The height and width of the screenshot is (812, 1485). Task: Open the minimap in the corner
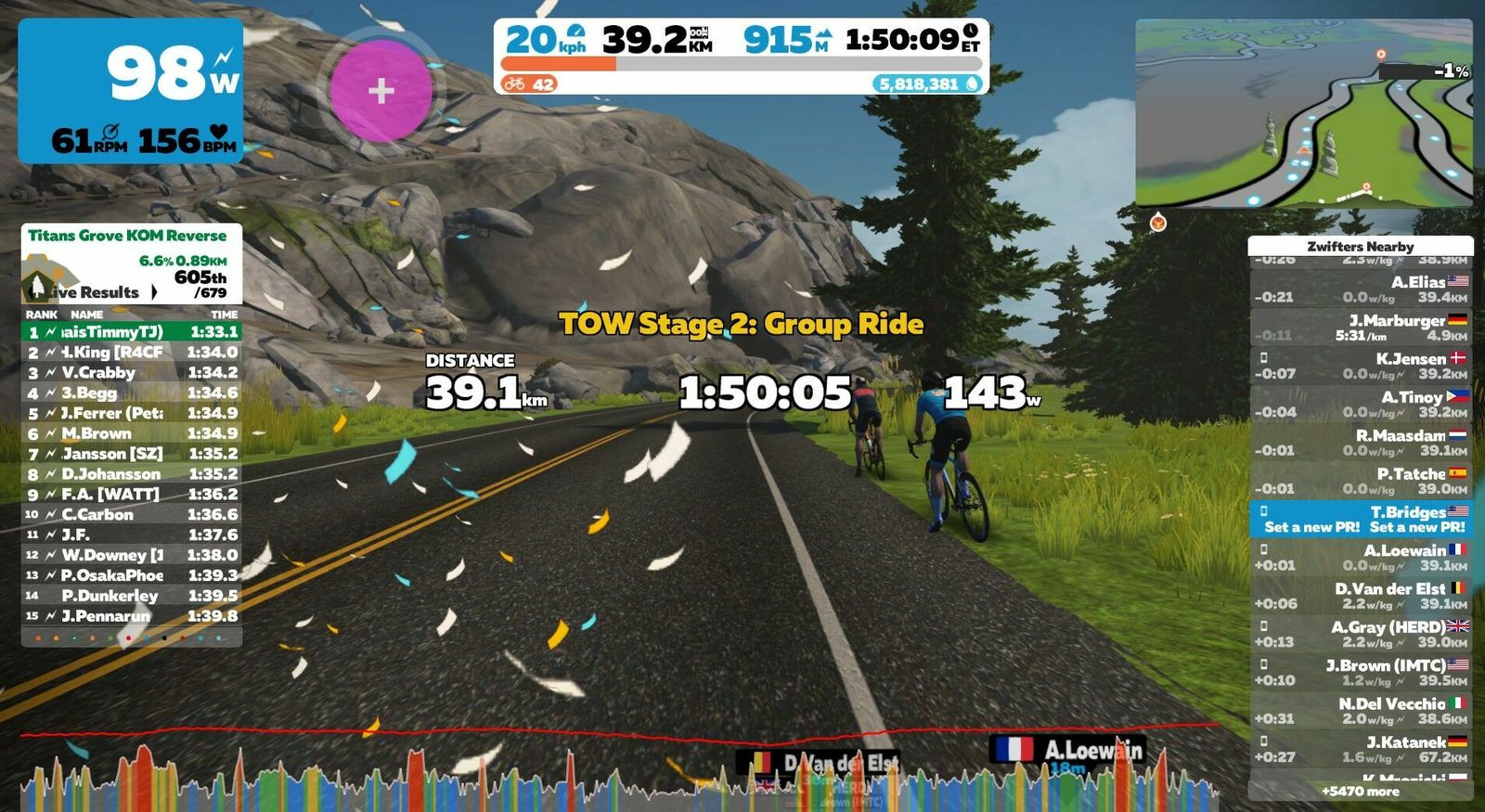pyautogui.click(x=1303, y=112)
